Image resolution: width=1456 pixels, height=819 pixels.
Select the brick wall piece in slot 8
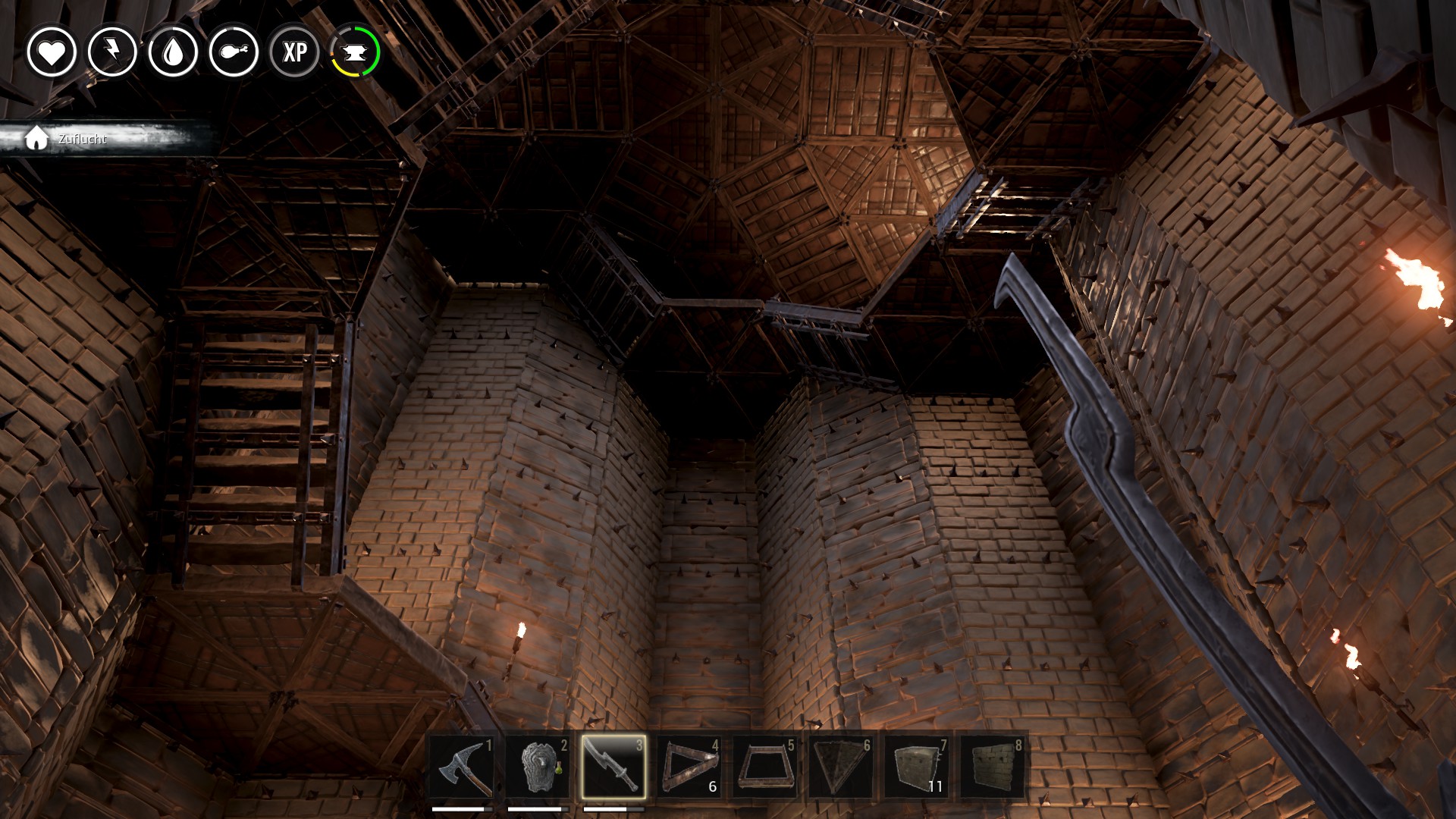[x=993, y=766]
